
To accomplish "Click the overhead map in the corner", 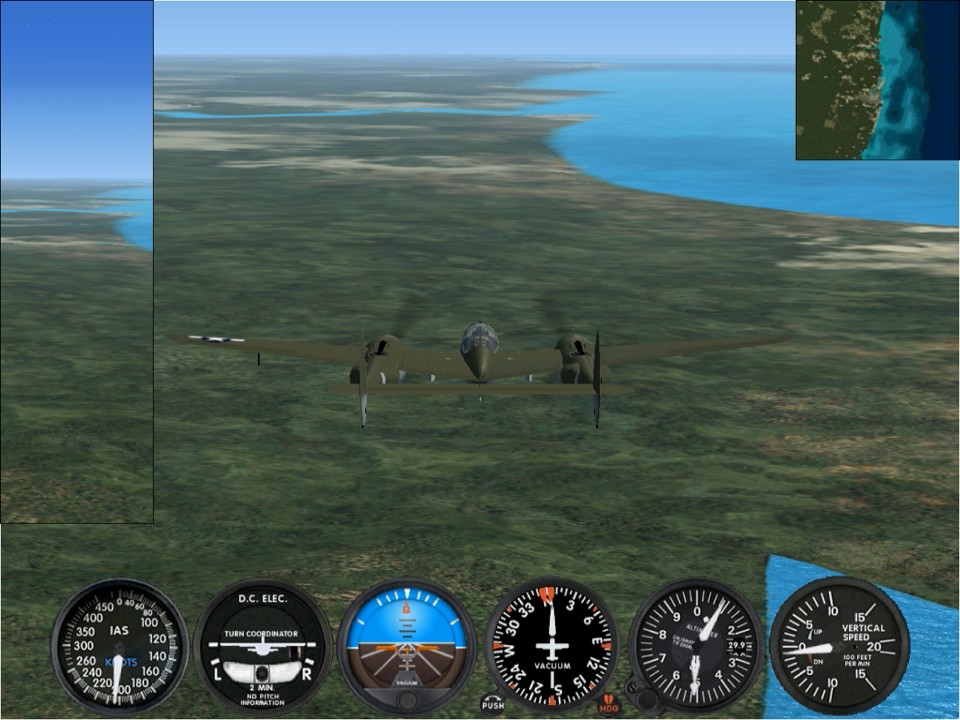I will [x=877, y=80].
